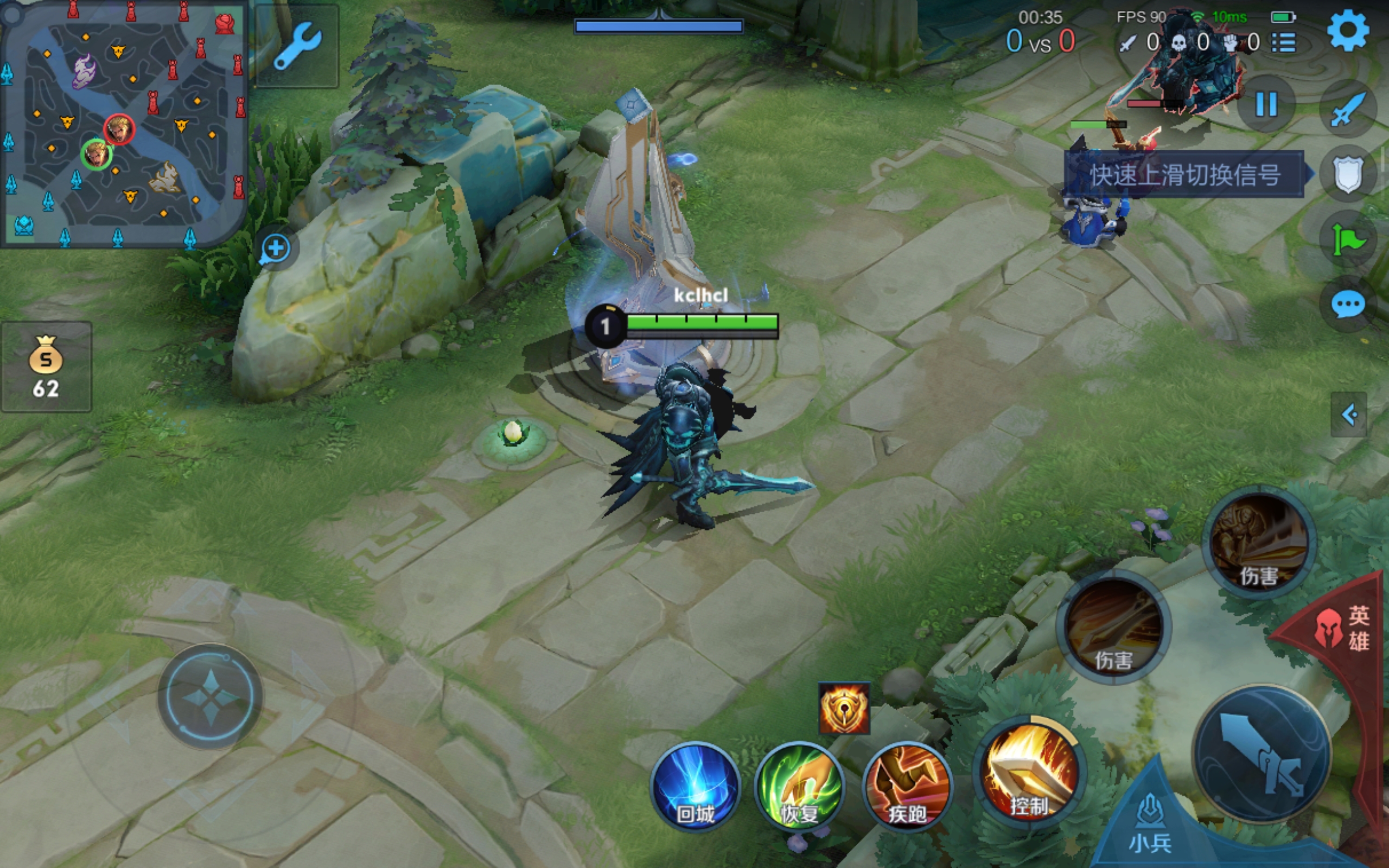
Task: Activate the 回城 recall ability
Action: [x=695, y=787]
